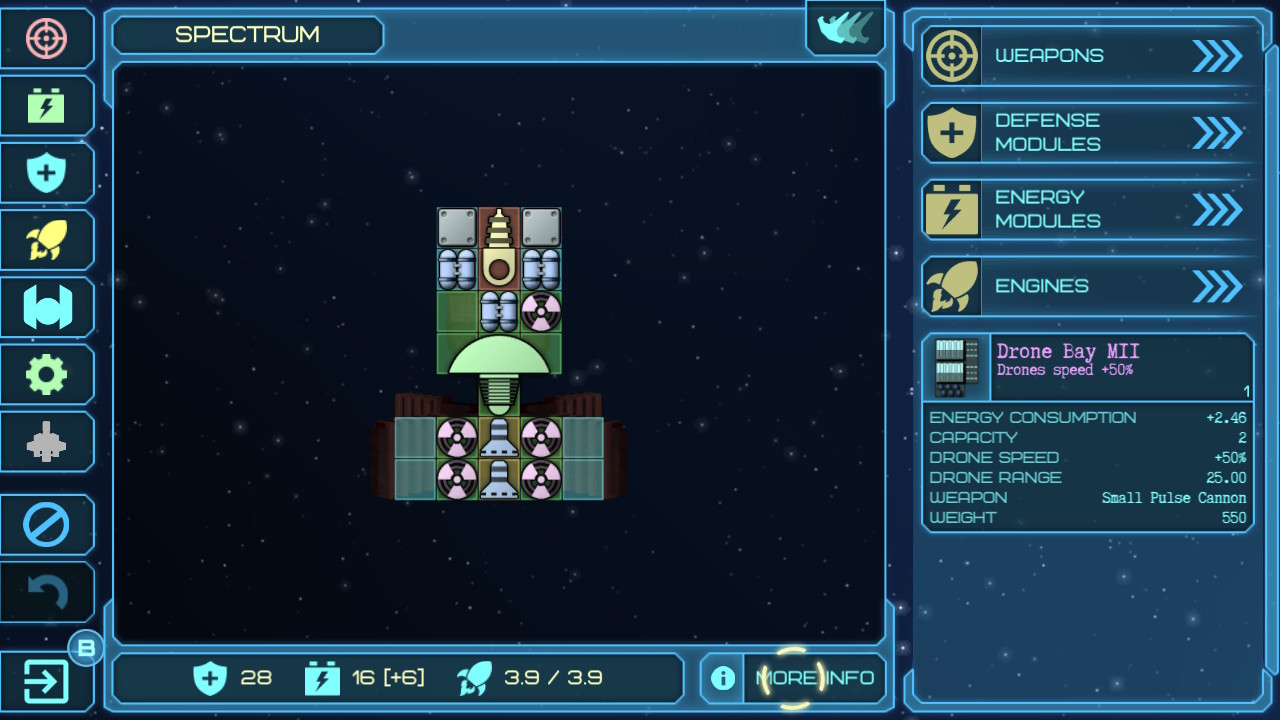Click the undo arrow icon in left sidebar

(46, 591)
